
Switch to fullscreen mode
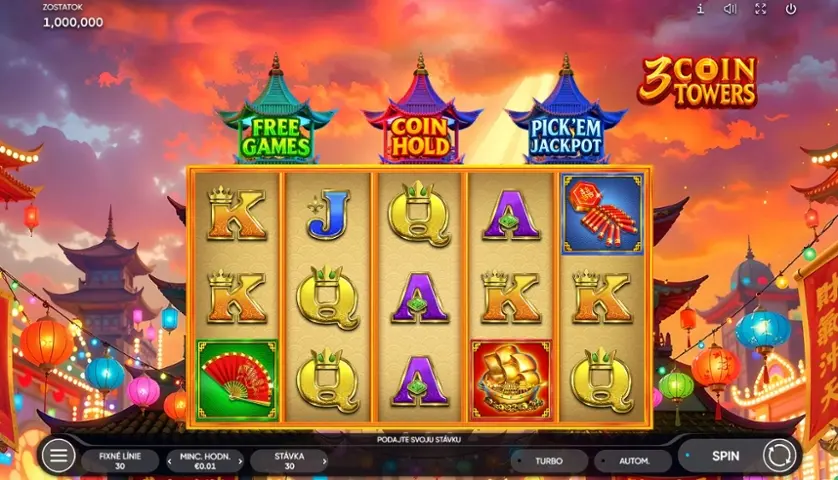760,9
